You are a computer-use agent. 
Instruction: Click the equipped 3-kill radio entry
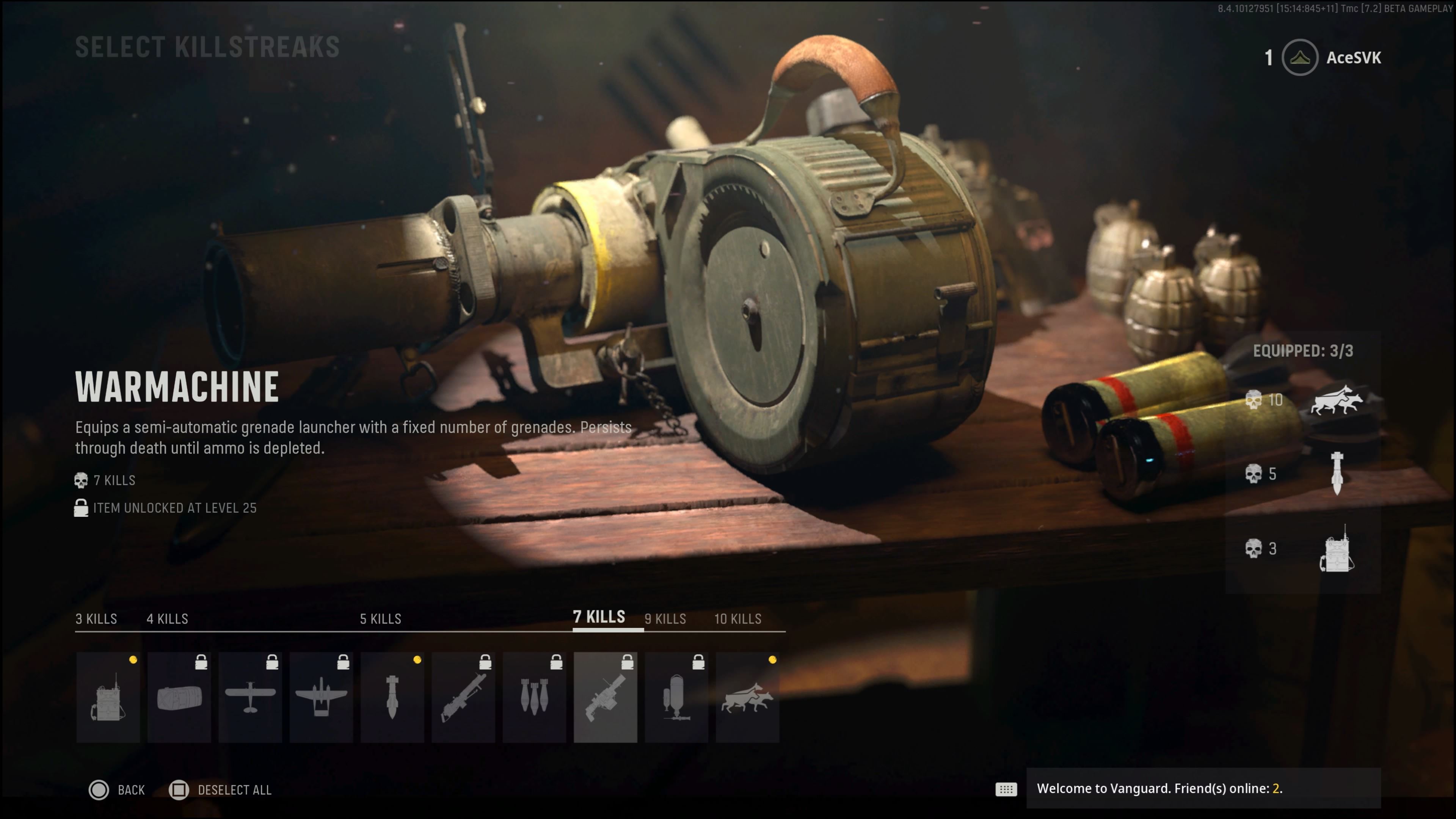(x=1303, y=549)
